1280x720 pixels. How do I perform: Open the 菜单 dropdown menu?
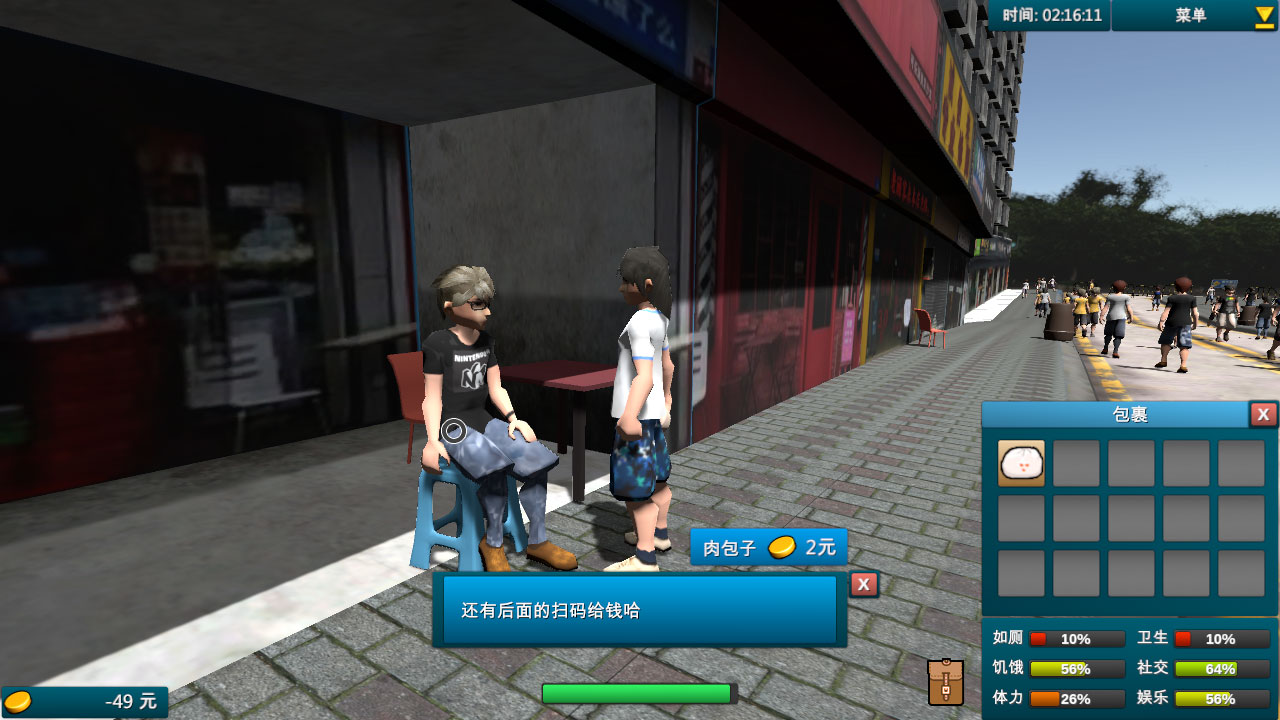click(x=1195, y=15)
